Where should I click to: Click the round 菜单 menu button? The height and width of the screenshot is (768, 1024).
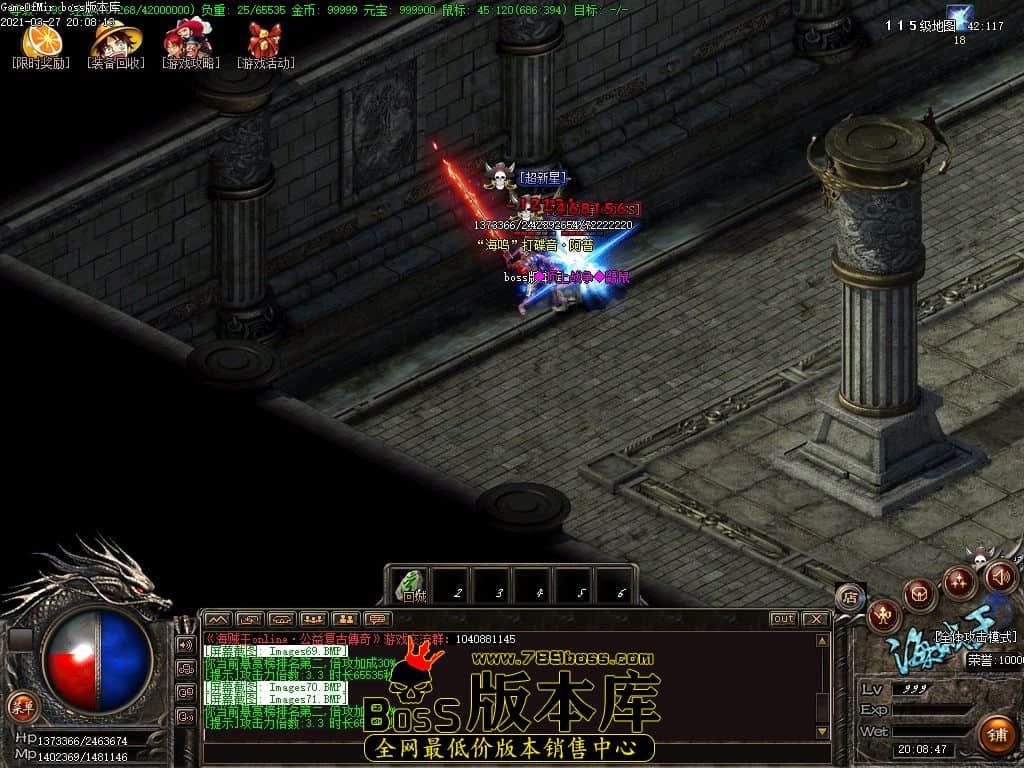[x=21, y=706]
